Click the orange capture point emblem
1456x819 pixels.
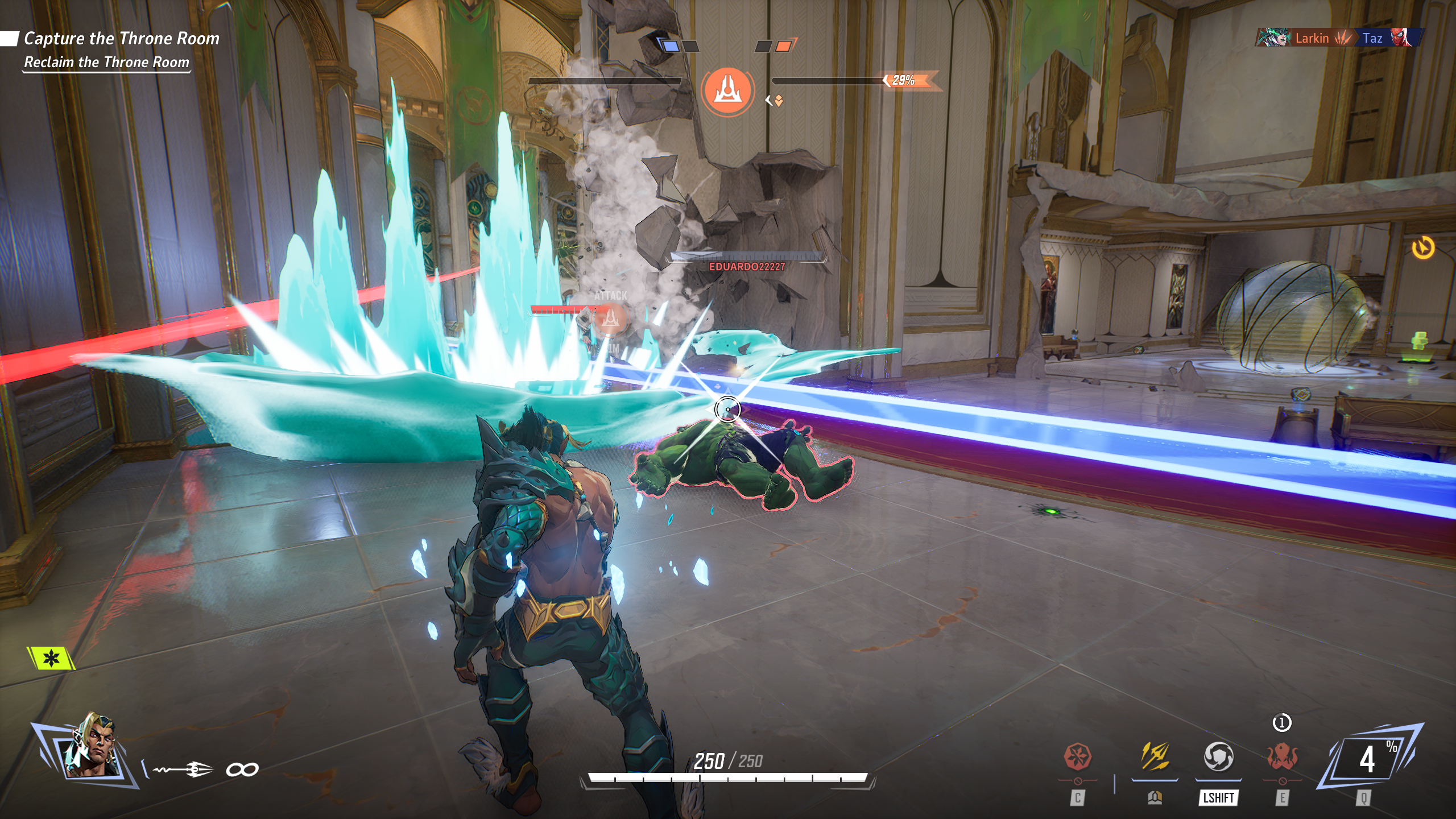click(x=727, y=90)
